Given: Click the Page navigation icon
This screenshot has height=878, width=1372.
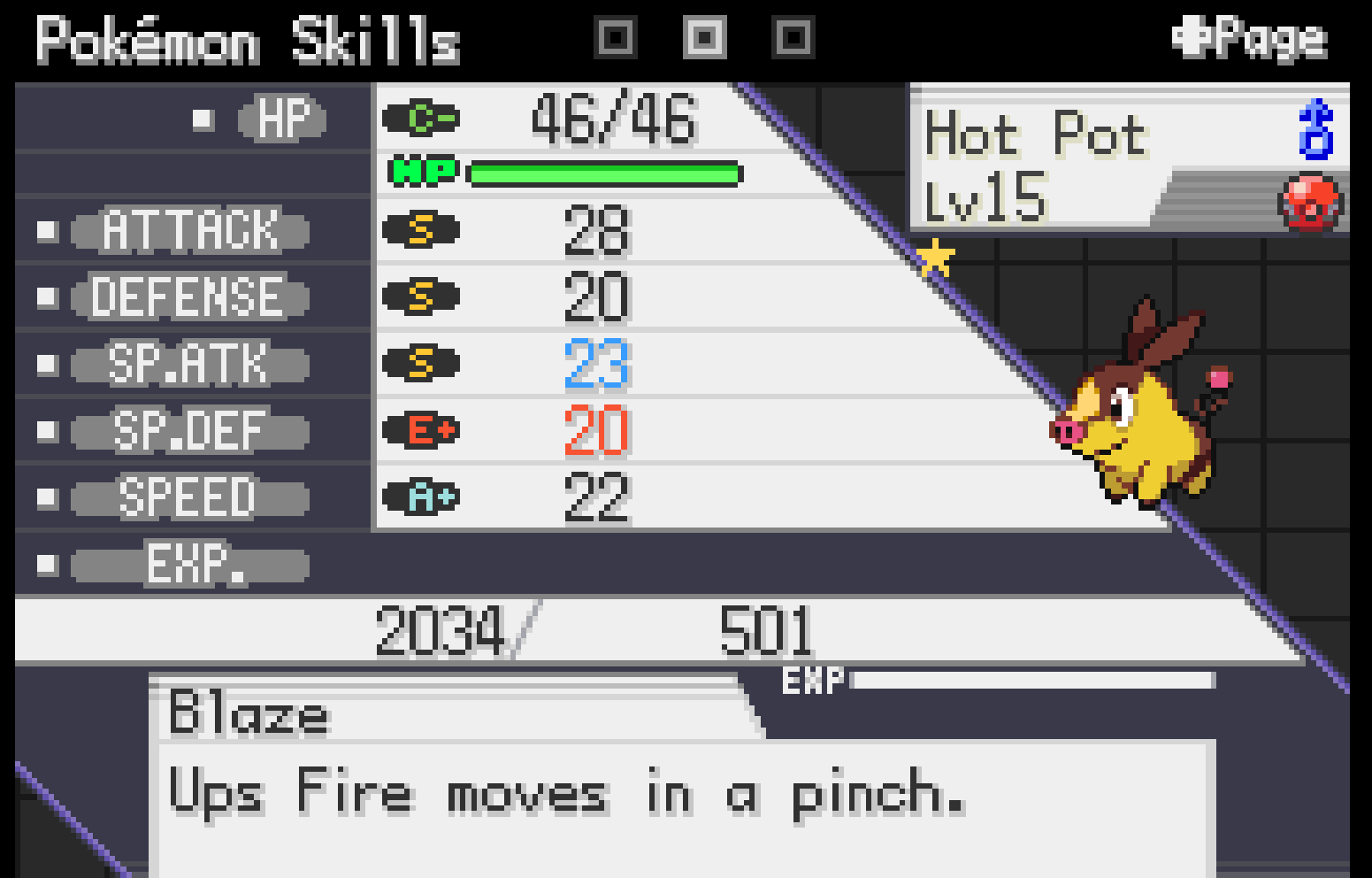Looking at the screenshot, I should point(1250,37).
